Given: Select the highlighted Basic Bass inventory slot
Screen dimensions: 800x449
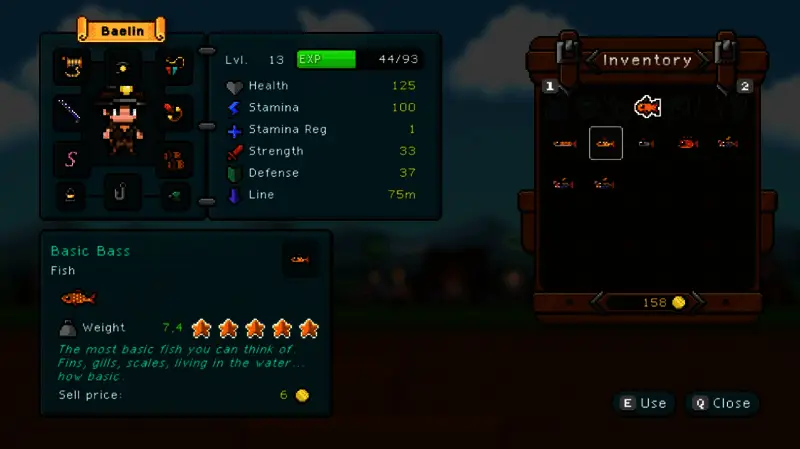Looking at the screenshot, I should 606,144.
